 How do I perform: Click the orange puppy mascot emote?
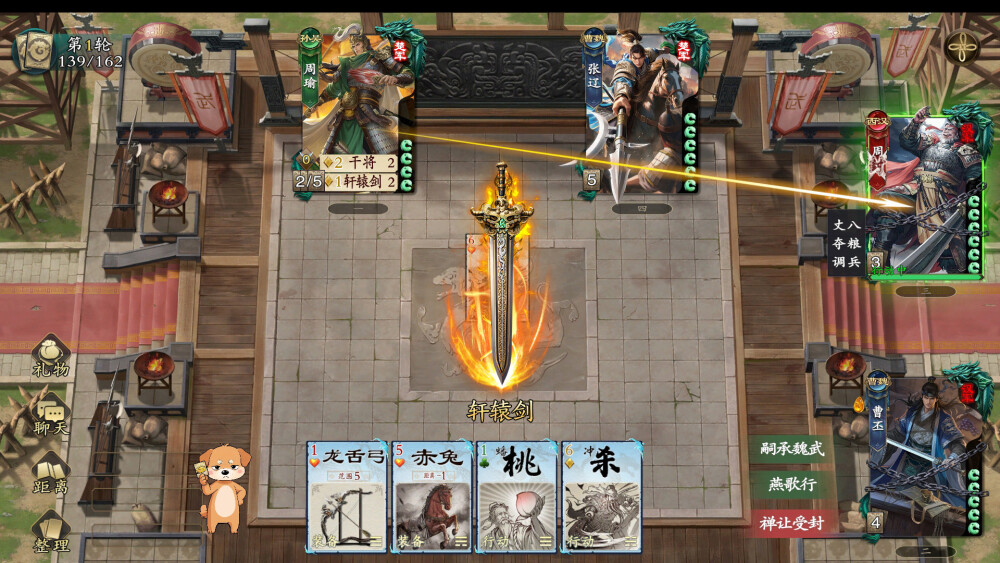226,486
